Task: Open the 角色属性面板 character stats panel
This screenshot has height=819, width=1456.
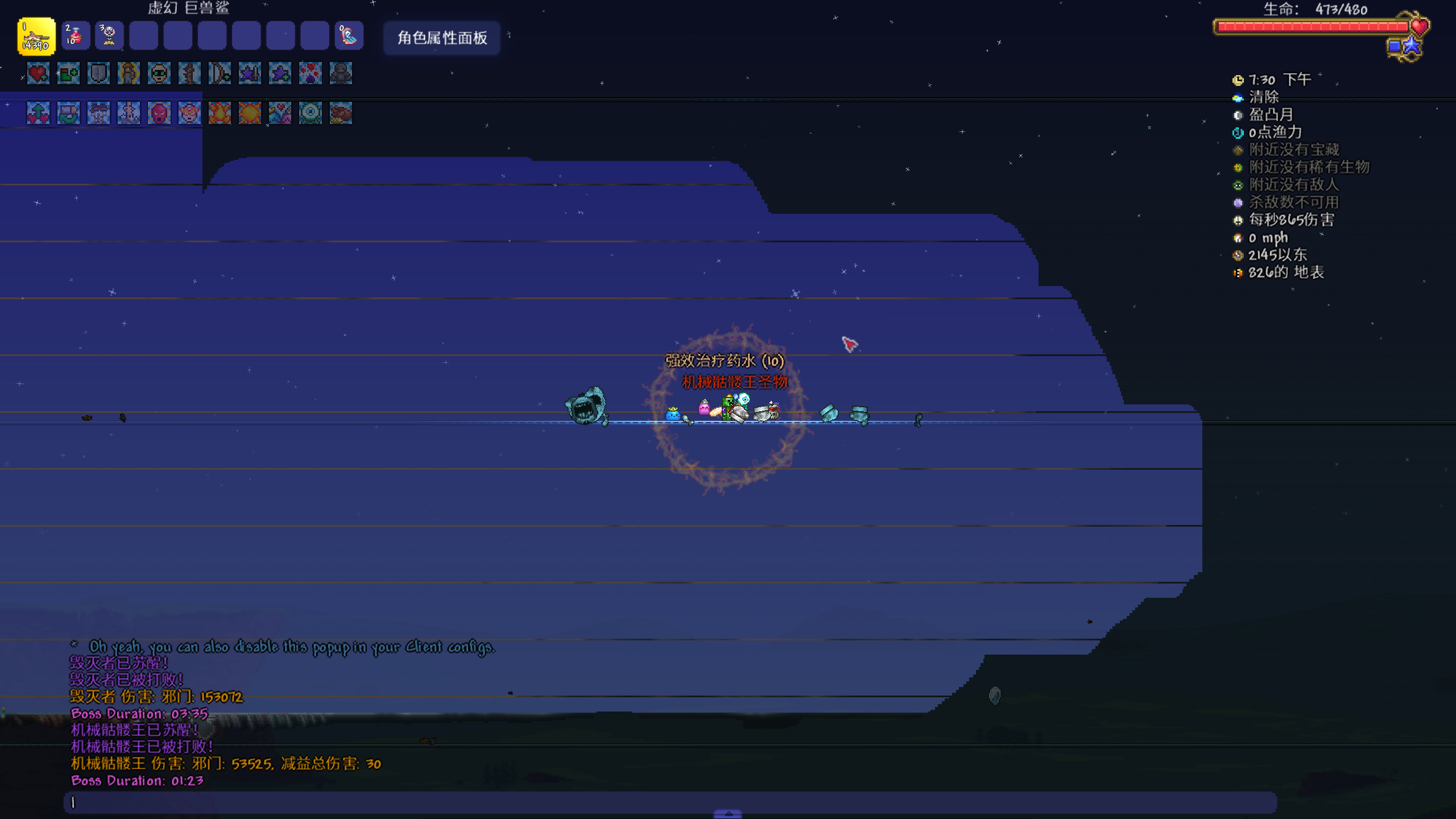Action: tap(442, 38)
